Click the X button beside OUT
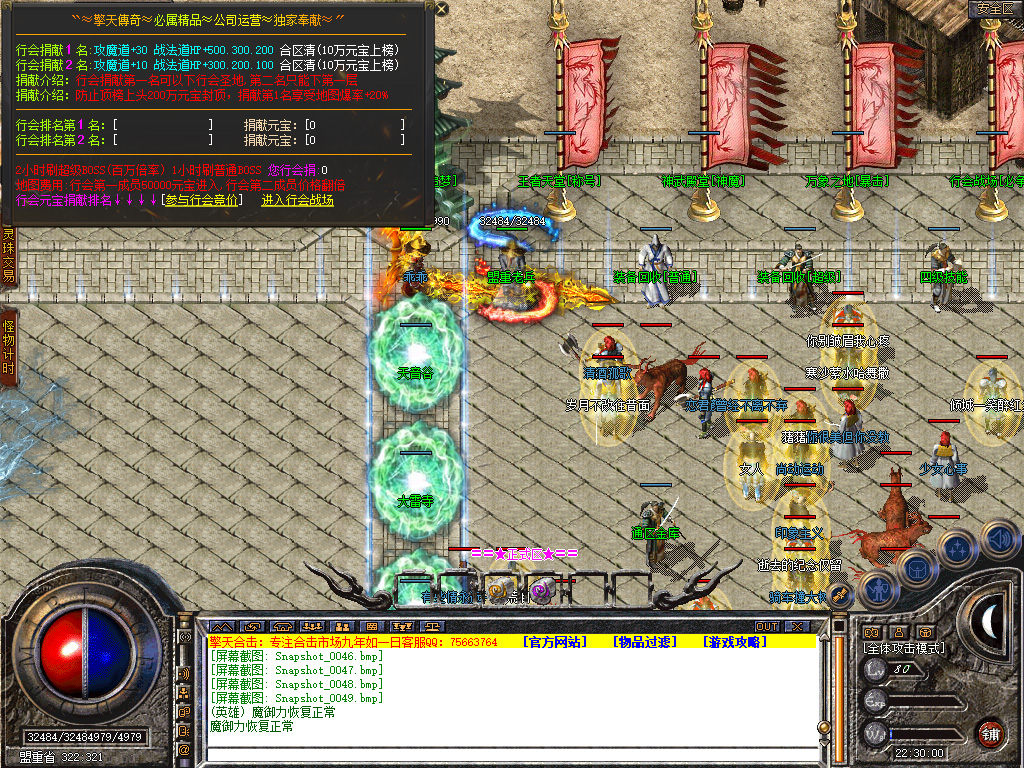The width and height of the screenshot is (1024, 768). point(796,626)
